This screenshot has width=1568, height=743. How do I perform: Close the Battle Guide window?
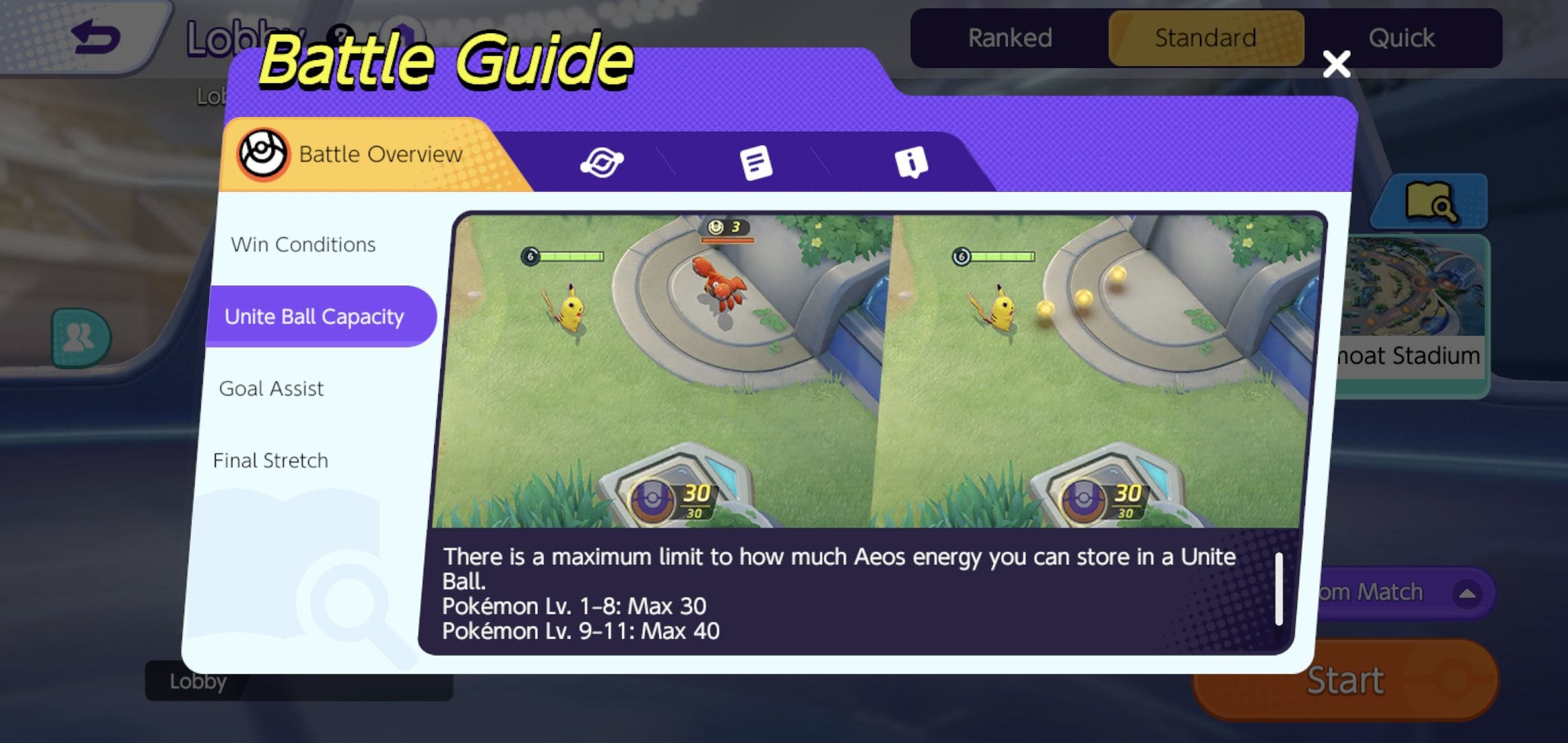pos(1336,64)
